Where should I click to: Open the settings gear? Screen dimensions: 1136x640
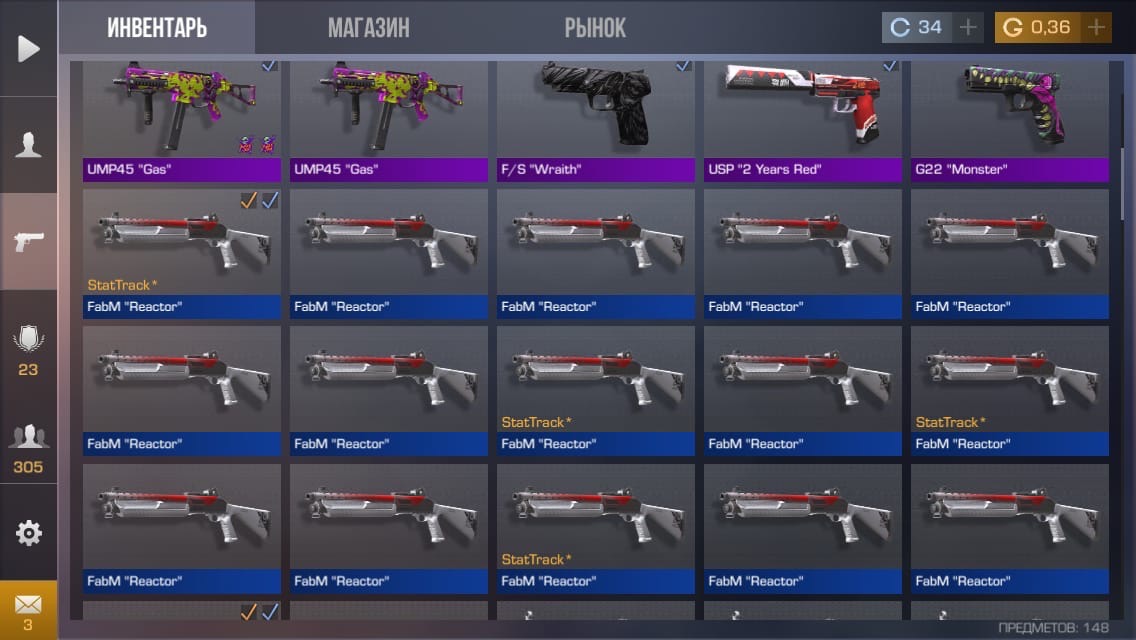coord(29,533)
